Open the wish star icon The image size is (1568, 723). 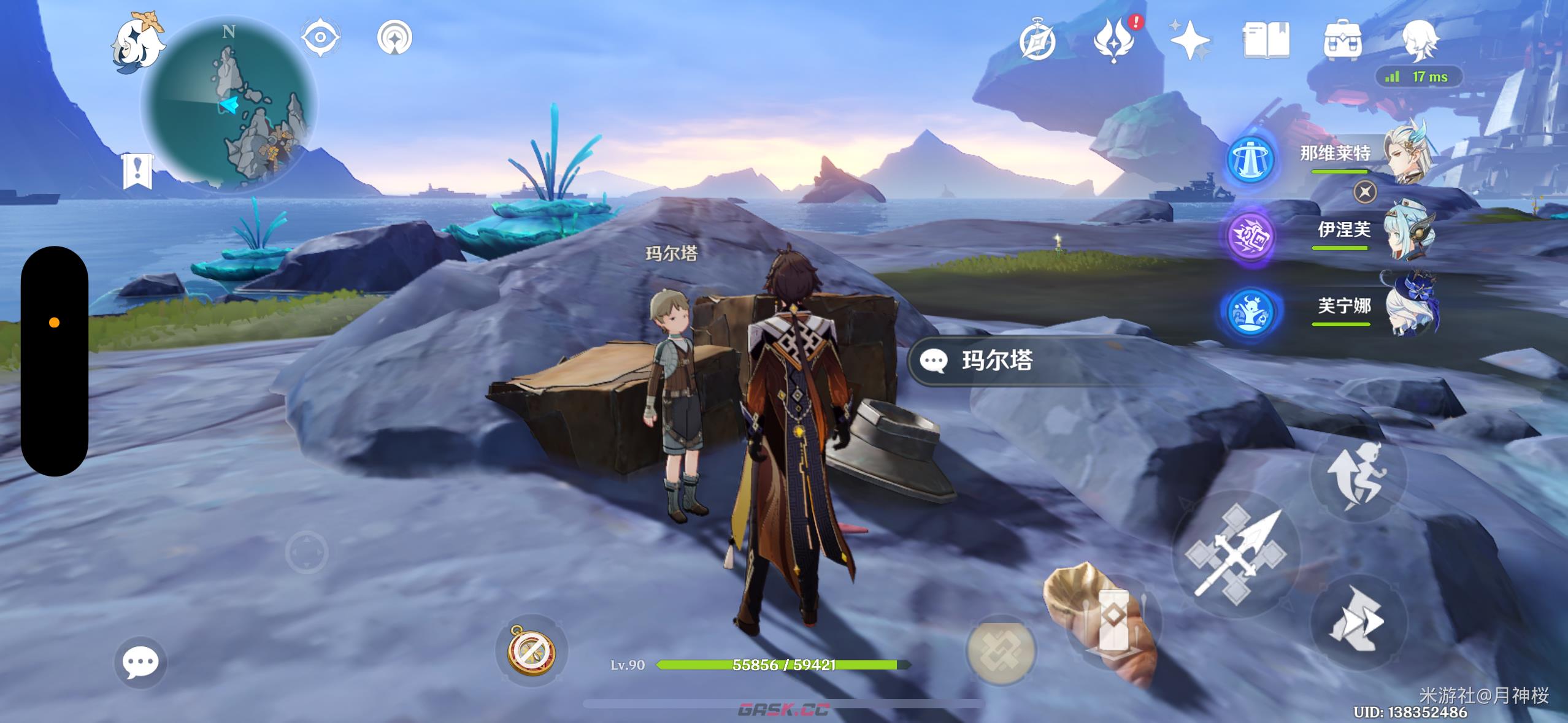(x=1189, y=40)
